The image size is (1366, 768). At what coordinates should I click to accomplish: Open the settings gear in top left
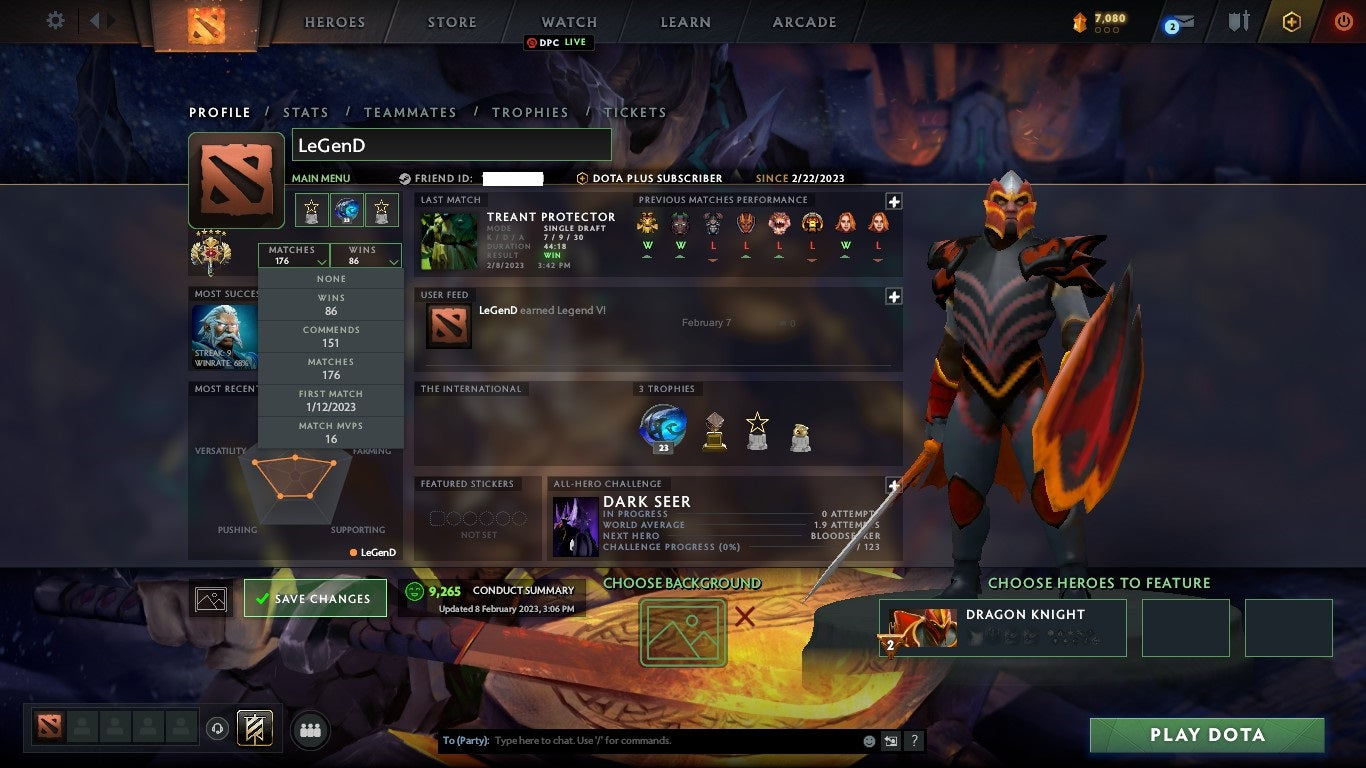(x=54, y=19)
